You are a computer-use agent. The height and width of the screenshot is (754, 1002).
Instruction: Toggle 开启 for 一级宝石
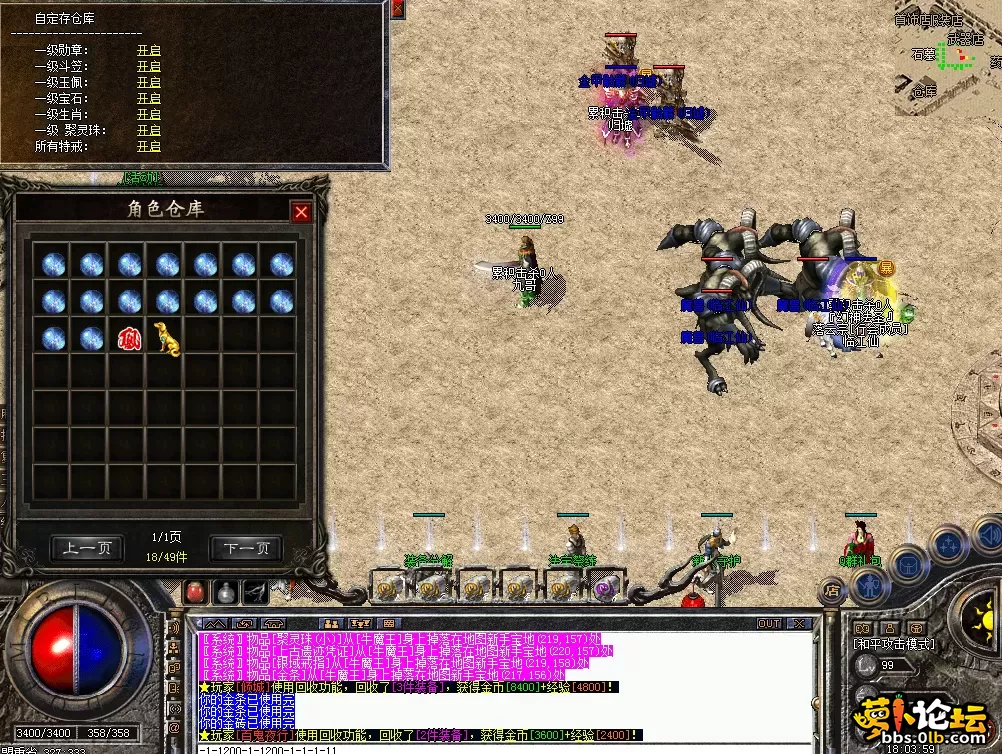point(149,98)
